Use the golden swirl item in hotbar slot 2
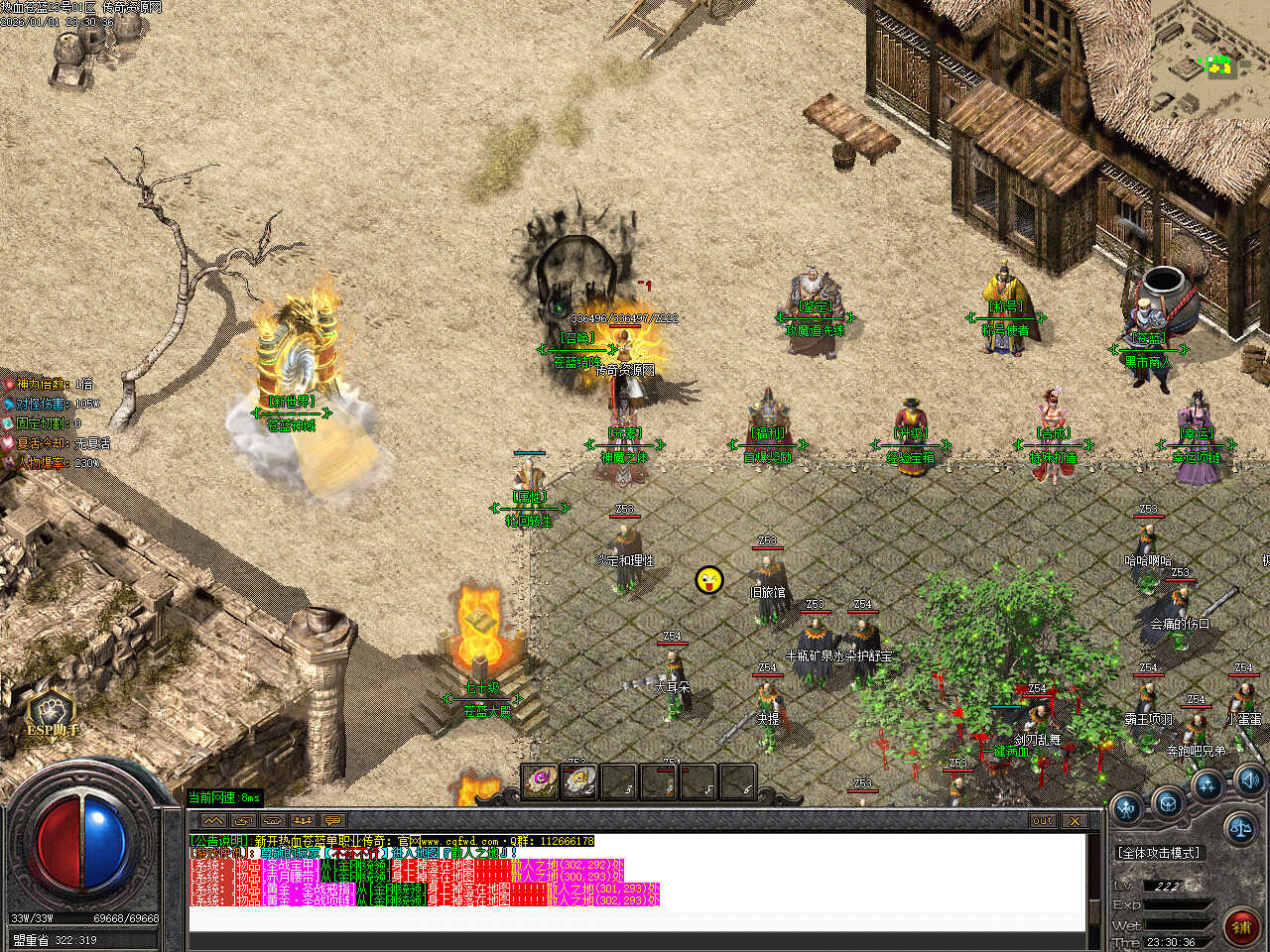 [x=579, y=780]
